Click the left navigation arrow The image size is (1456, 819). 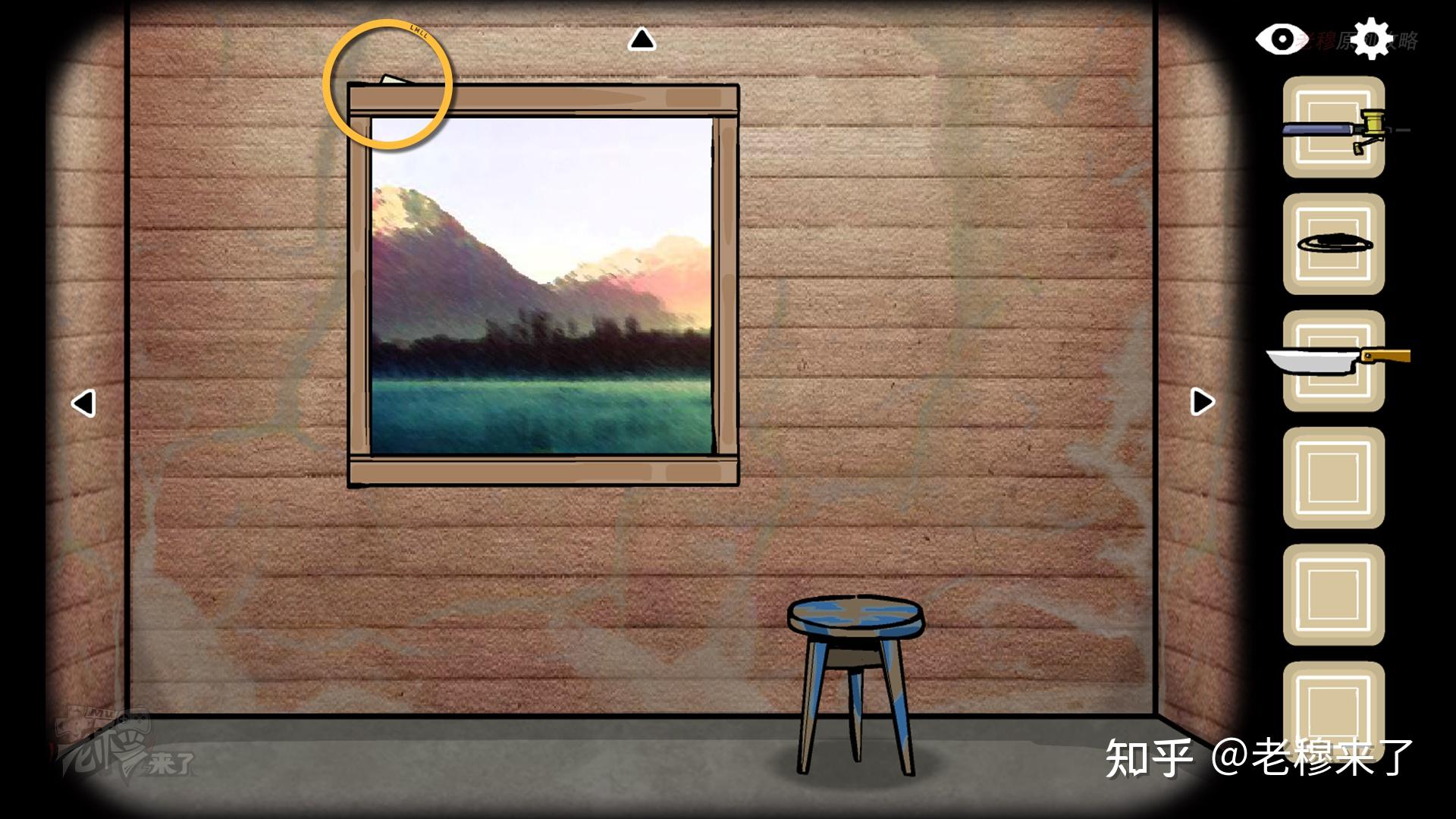[83, 402]
